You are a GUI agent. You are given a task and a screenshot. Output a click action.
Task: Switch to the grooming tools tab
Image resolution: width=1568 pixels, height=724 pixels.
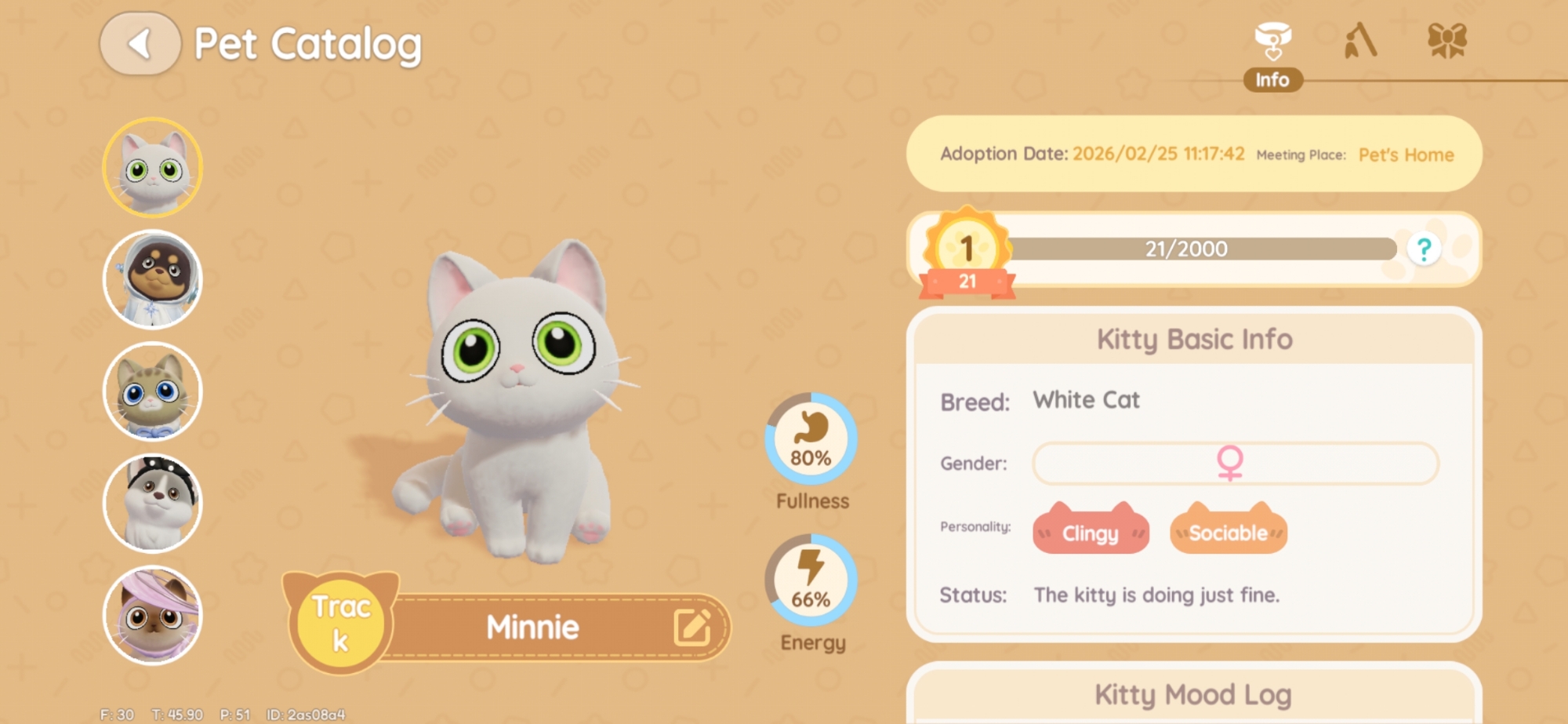coord(1360,41)
